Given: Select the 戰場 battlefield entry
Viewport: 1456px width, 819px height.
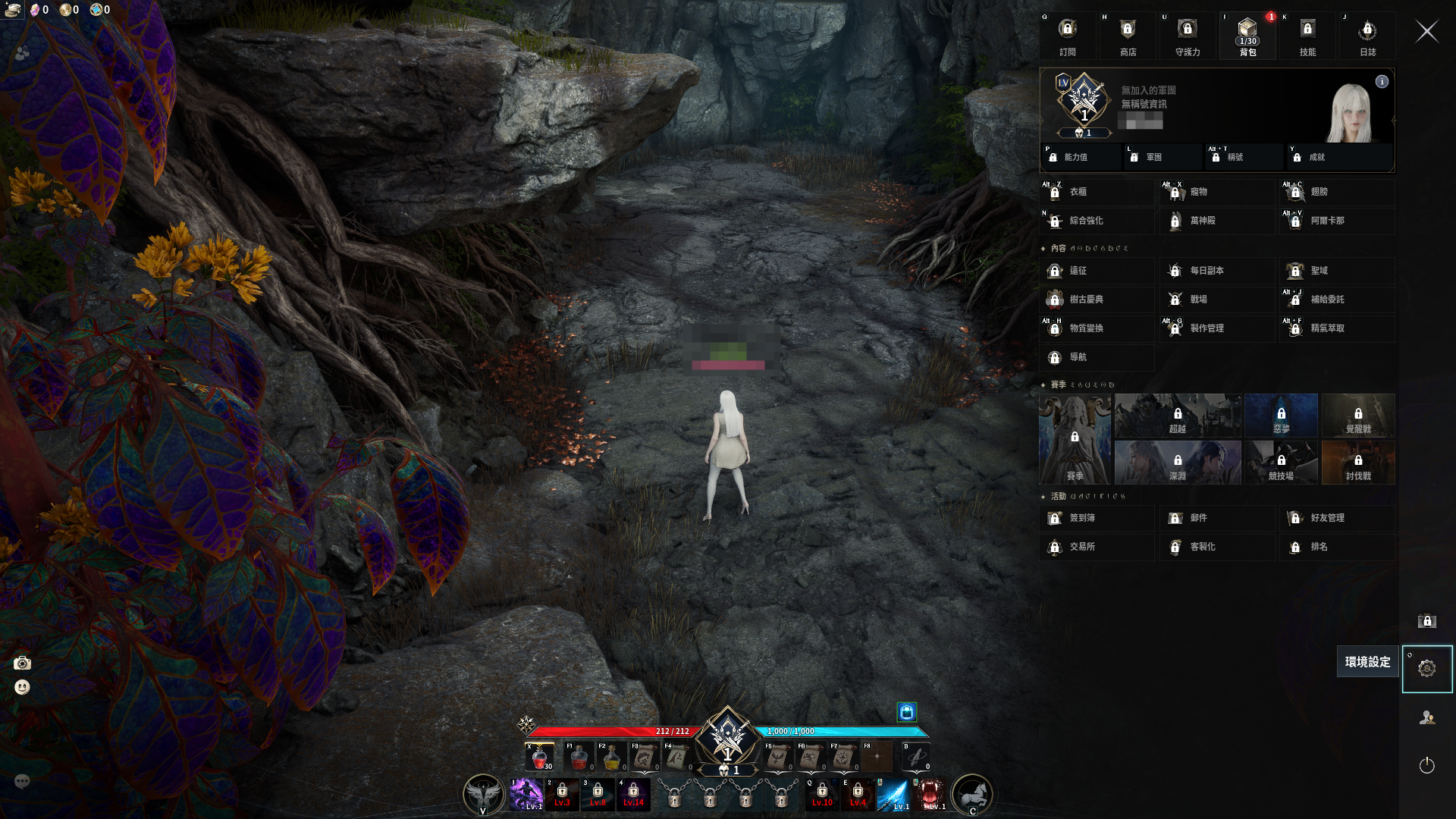Looking at the screenshot, I should coord(1216,300).
